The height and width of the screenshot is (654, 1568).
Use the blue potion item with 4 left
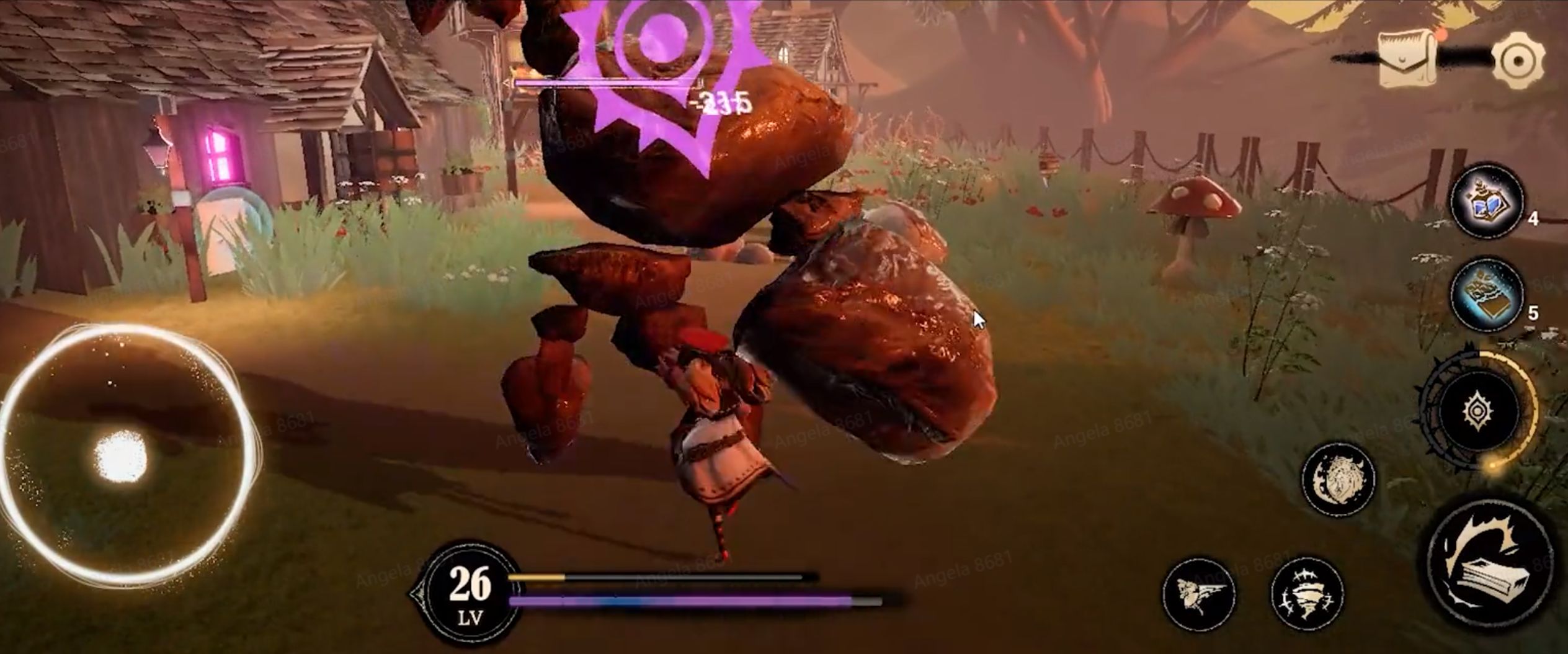click(1487, 200)
